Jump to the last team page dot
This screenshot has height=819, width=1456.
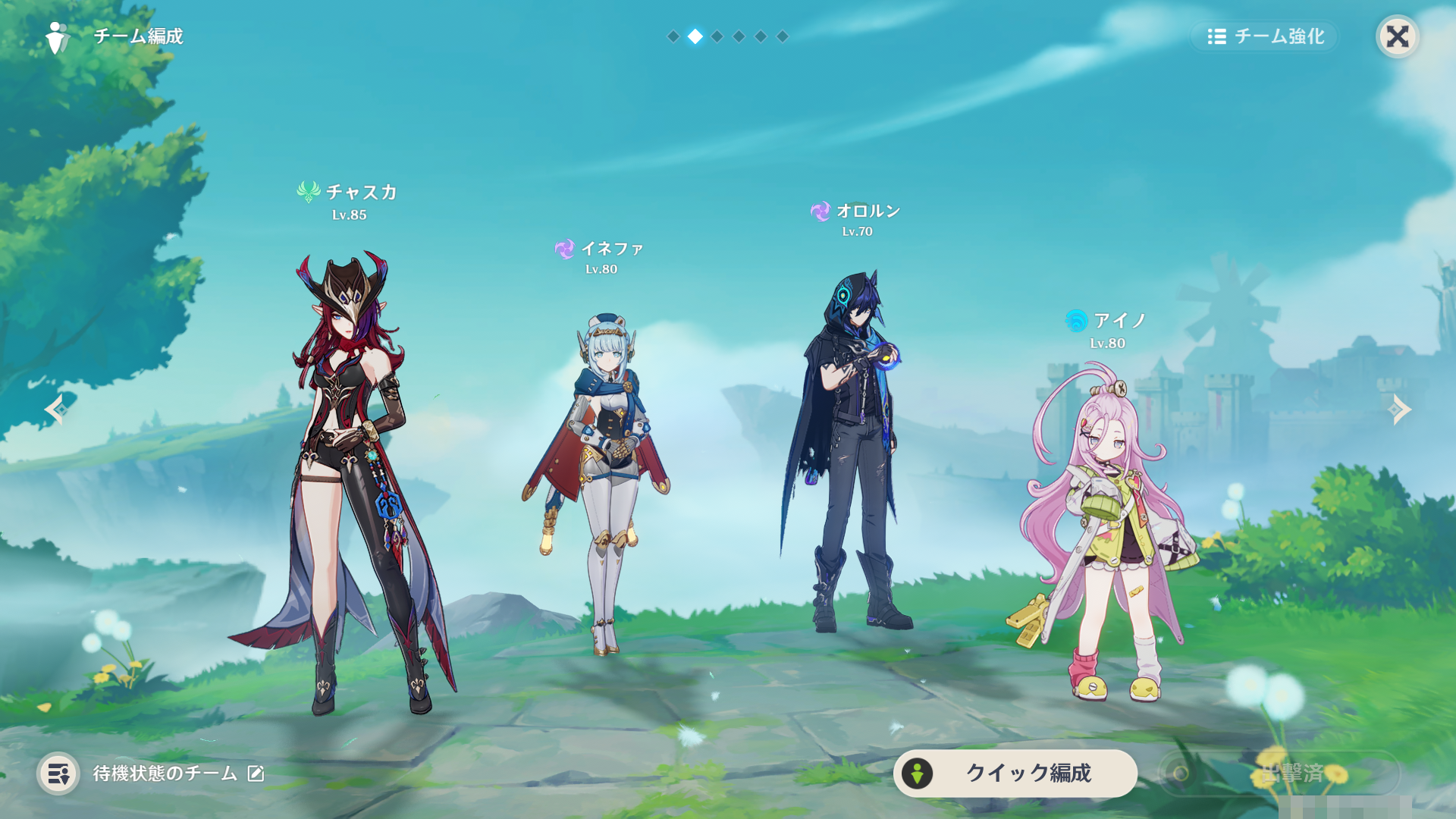tap(783, 36)
